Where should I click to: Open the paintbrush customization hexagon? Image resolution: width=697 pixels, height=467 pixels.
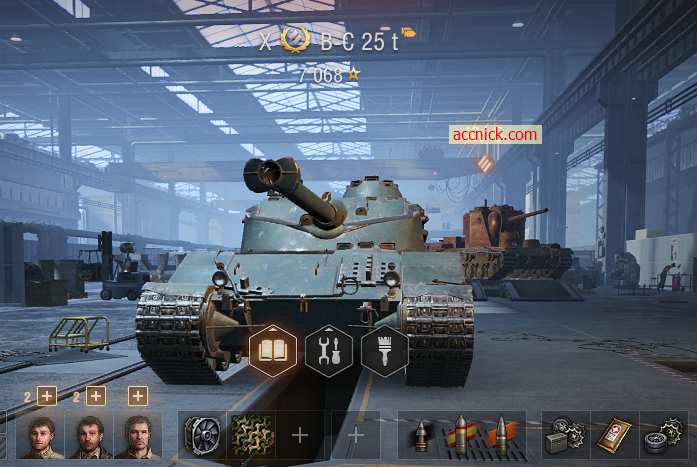coord(385,352)
